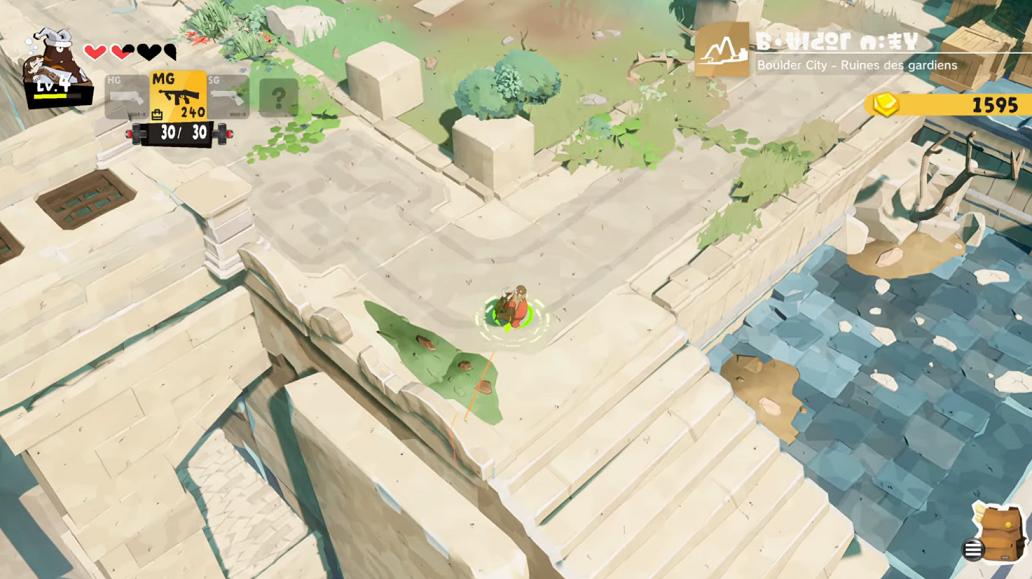This screenshot has height=579, width=1032.
Task: Click the question mark unknown weapon slot
Action: [278, 98]
